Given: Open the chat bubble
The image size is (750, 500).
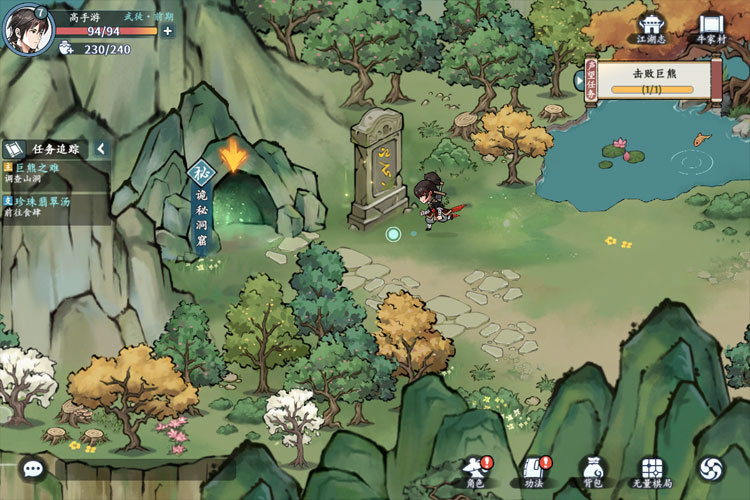Looking at the screenshot, I should point(33,467).
